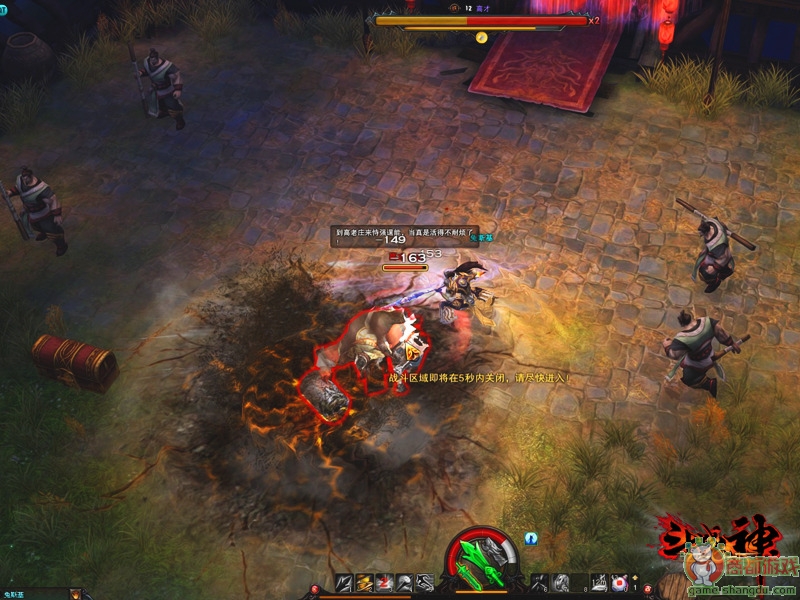This screenshot has width=800, height=600.
Task: Click the red orb right of the item slots
Action: point(648,589)
